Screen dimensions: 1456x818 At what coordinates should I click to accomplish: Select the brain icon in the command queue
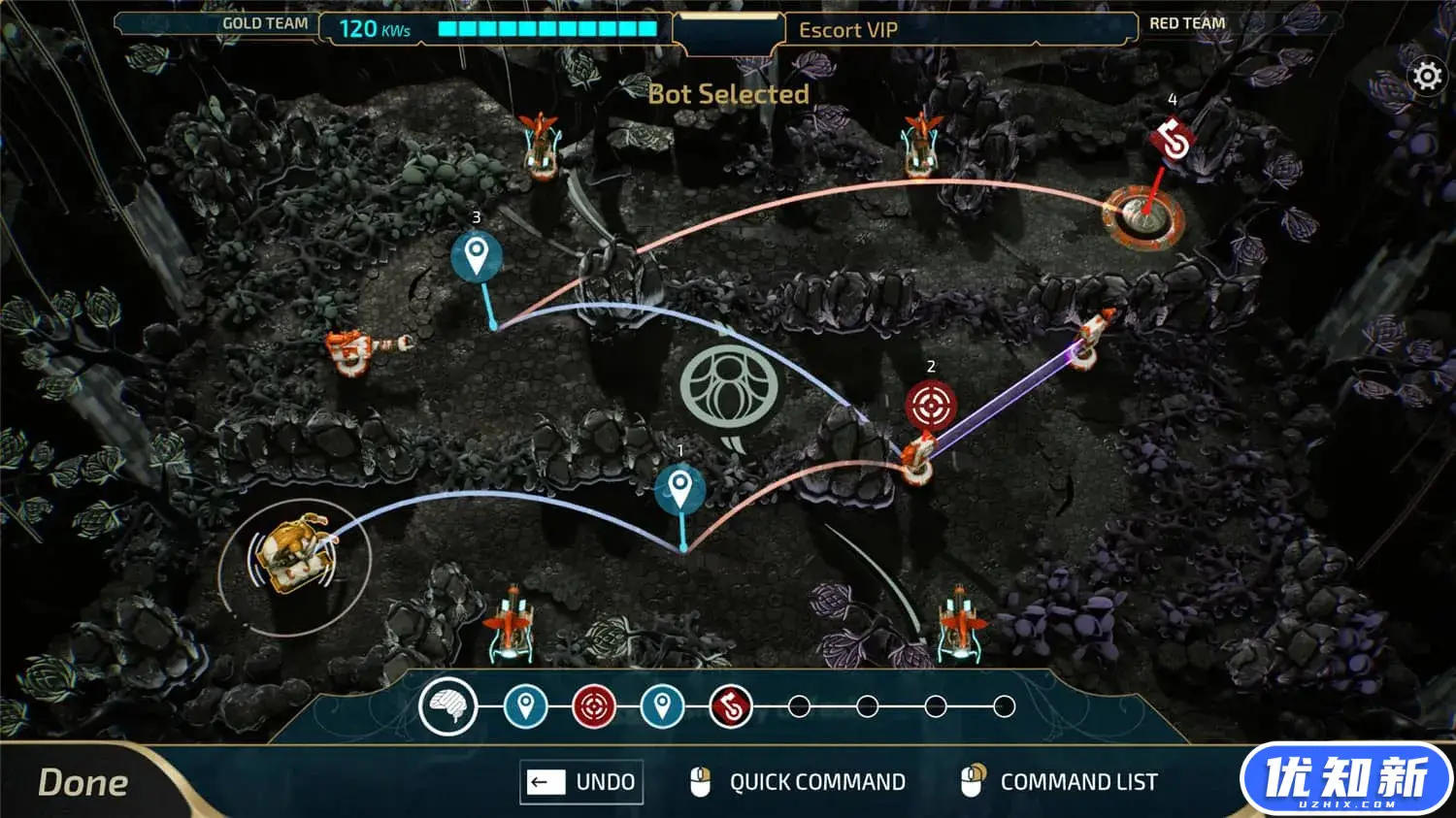(x=448, y=706)
